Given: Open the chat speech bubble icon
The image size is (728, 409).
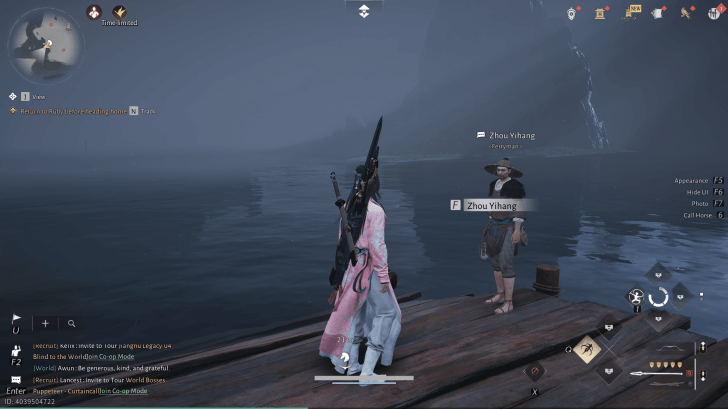Looking at the screenshot, I should tap(16, 380).
